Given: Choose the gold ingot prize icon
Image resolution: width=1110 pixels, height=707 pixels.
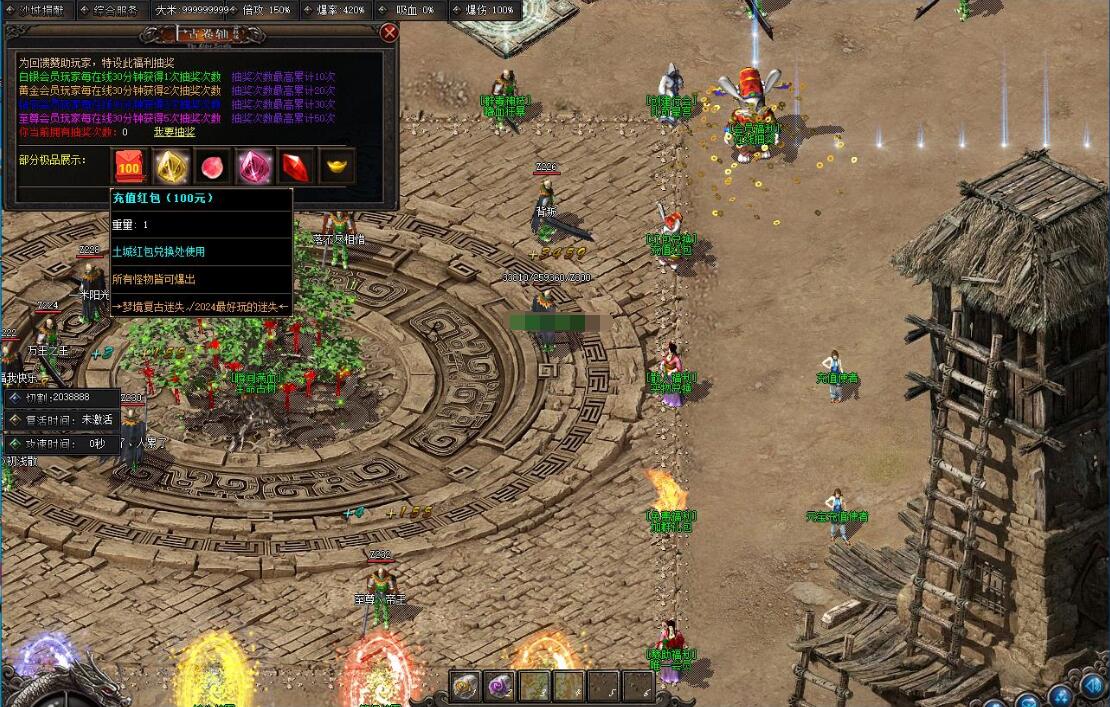Looking at the screenshot, I should click(x=337, y=166).
